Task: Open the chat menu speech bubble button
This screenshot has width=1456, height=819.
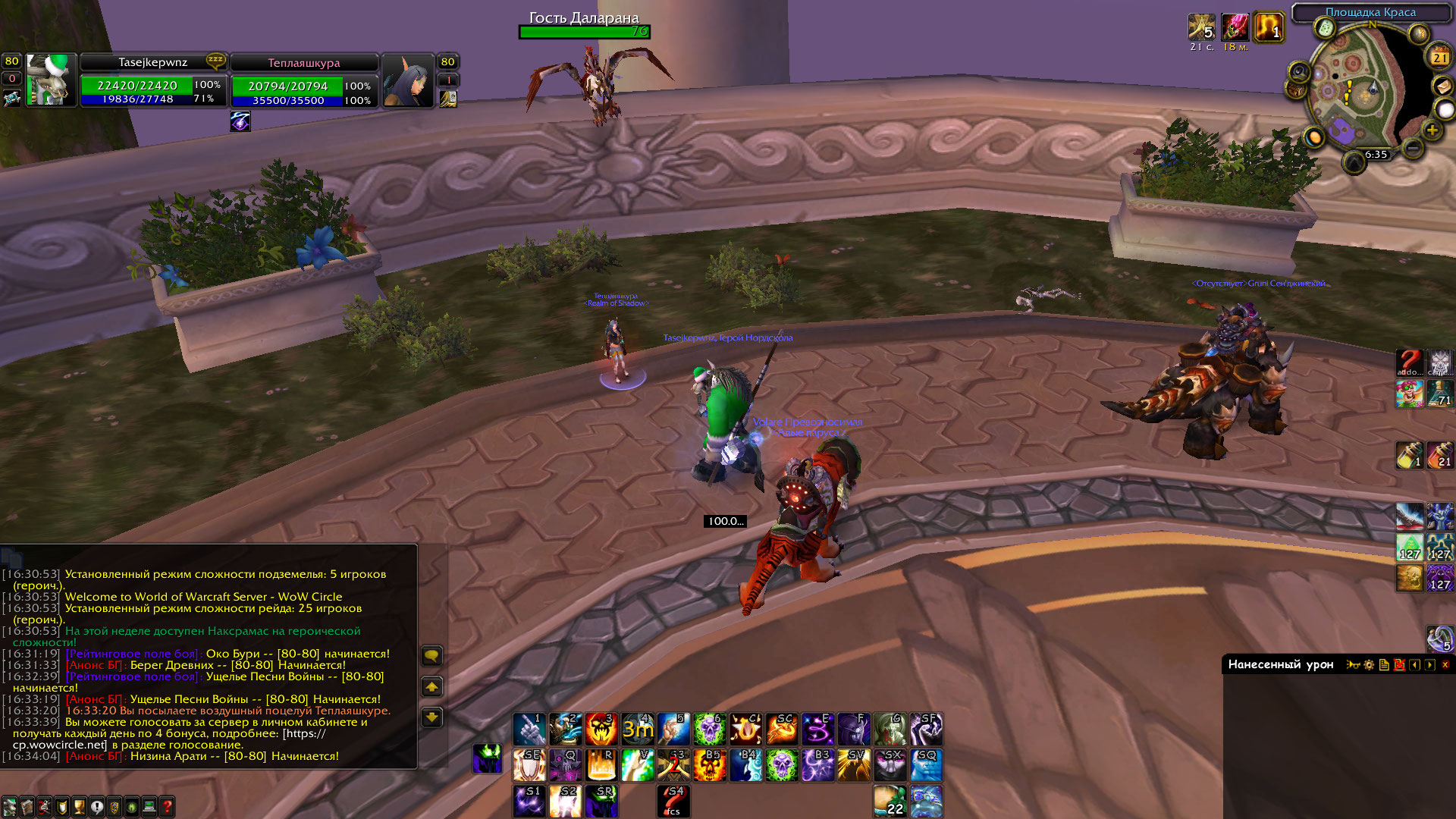Action: tap(431, 656)
